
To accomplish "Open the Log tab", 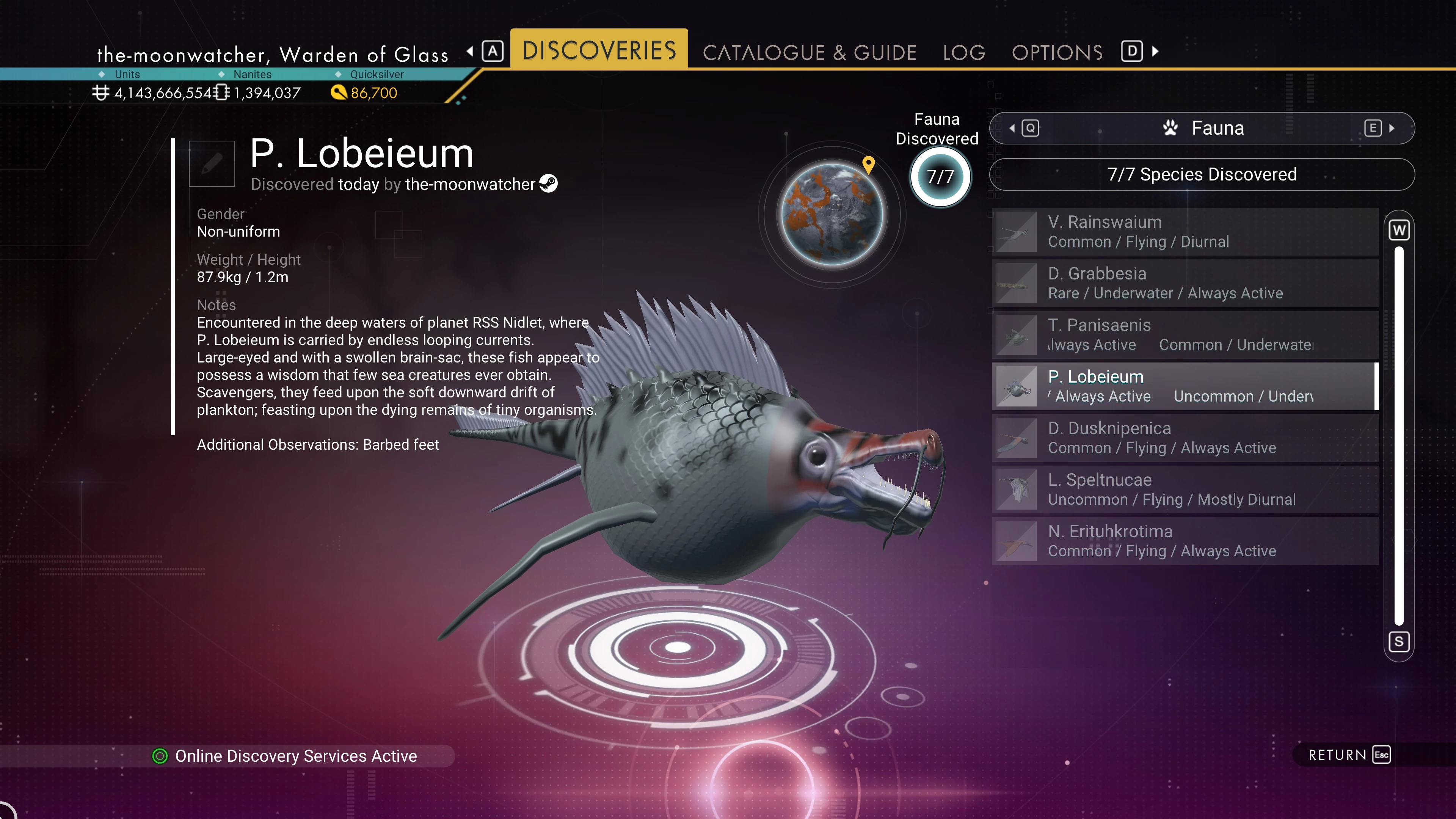I will [x=964, y=53].
